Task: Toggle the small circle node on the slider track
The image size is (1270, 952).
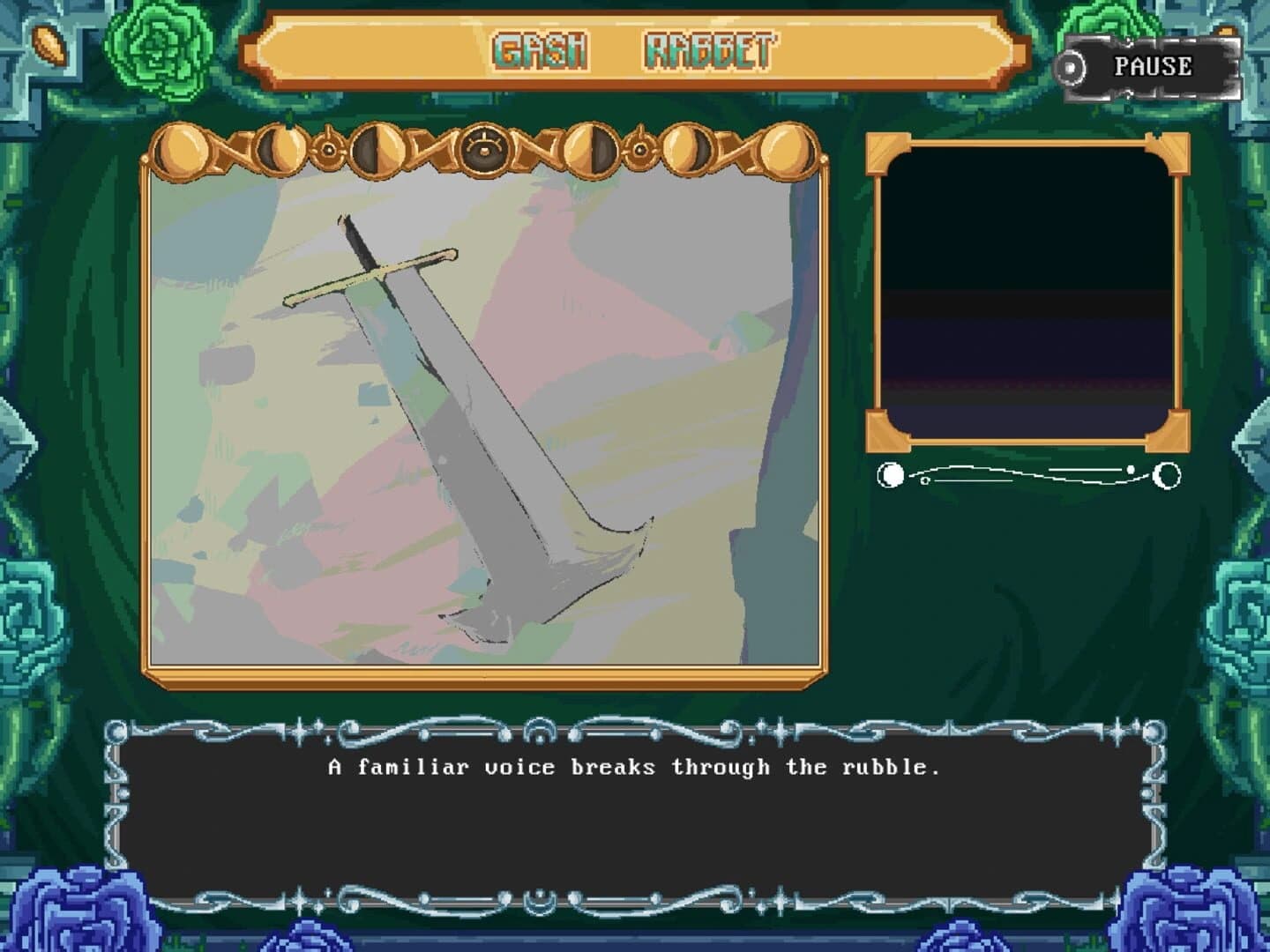Action: coord(925,480)
